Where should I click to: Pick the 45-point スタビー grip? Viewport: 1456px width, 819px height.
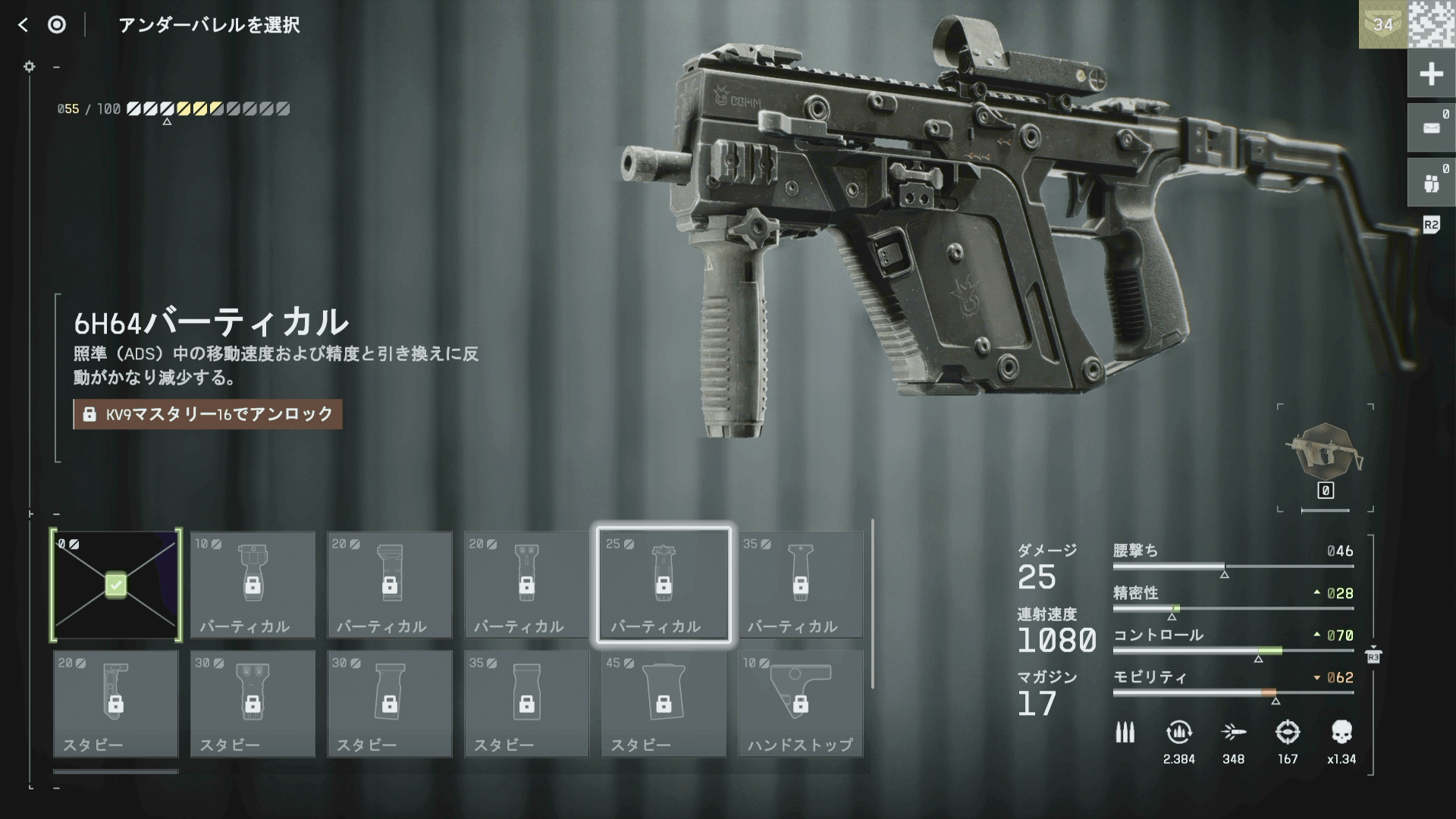click(x=664, y=703)
